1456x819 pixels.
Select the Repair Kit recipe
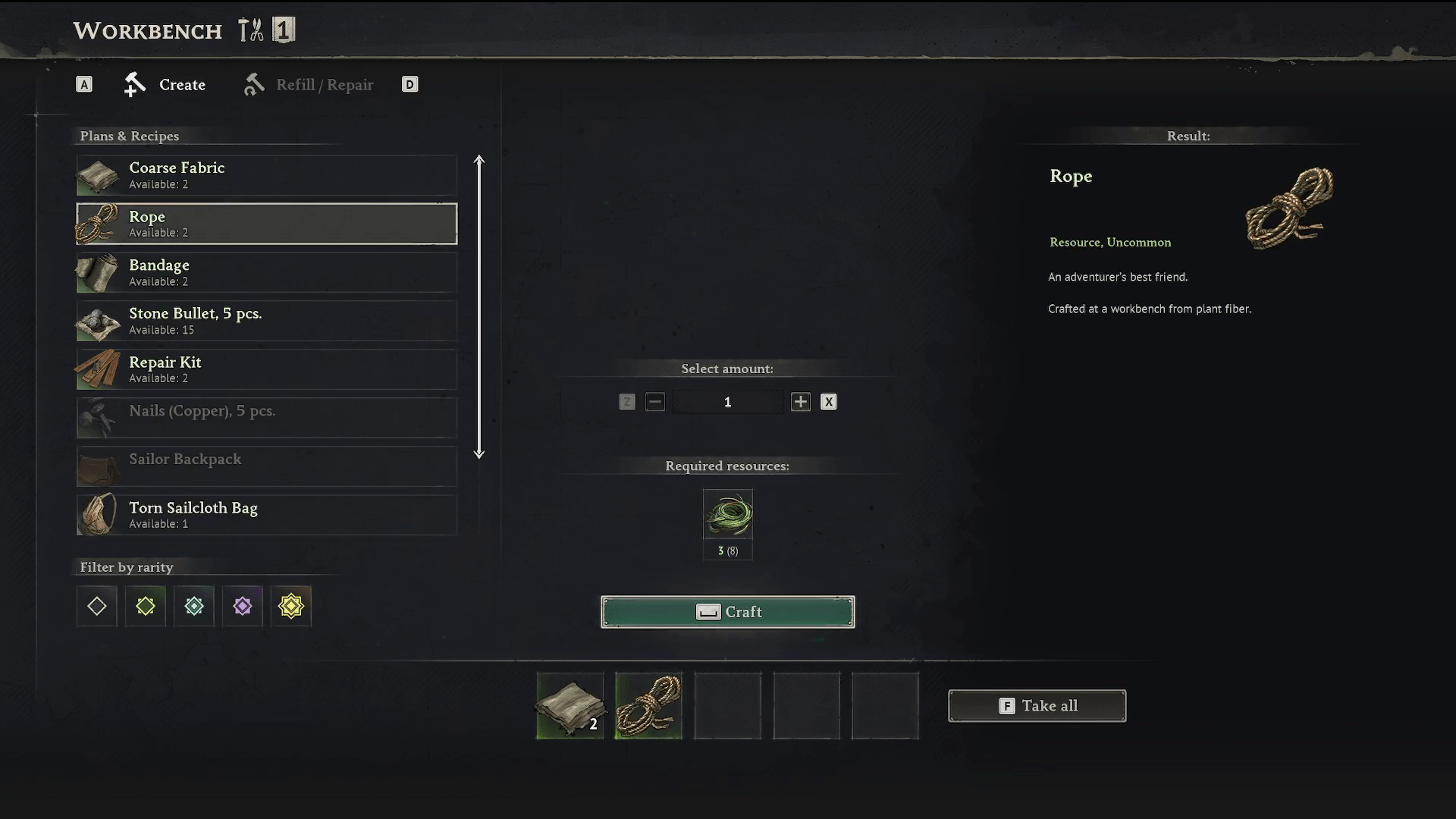(266, 369)
